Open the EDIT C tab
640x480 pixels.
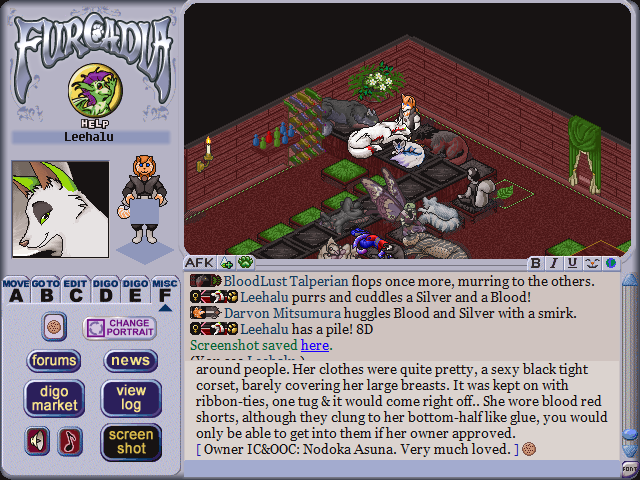[x=75, y=290]
